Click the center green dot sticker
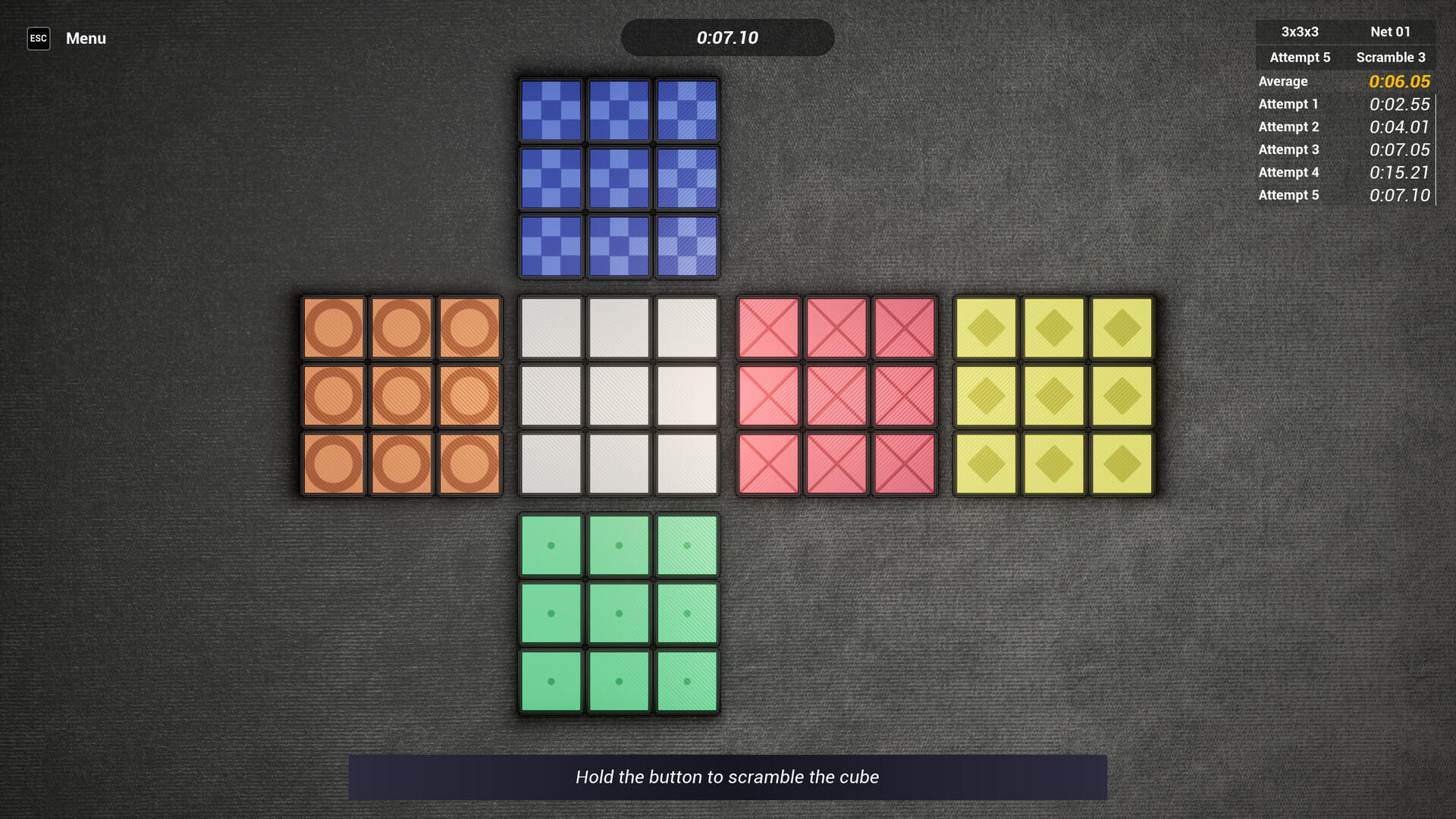This screenshot has width=1456, height=819. click(x=618, y=613)
